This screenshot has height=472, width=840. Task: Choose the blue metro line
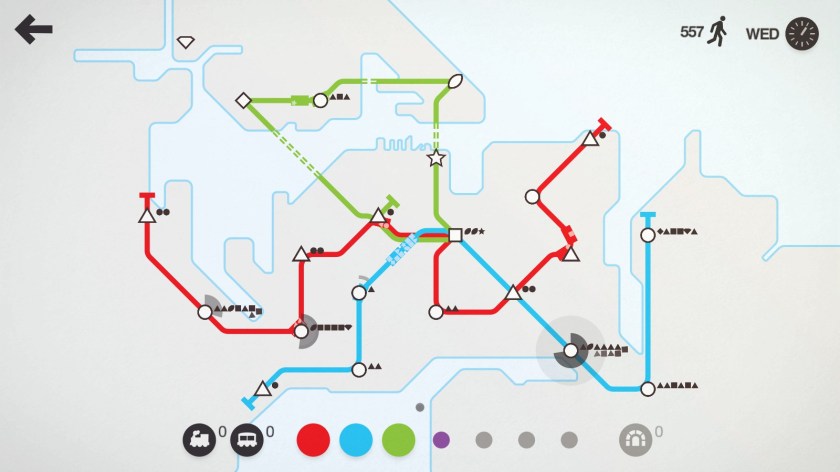(x=356, y=438)
